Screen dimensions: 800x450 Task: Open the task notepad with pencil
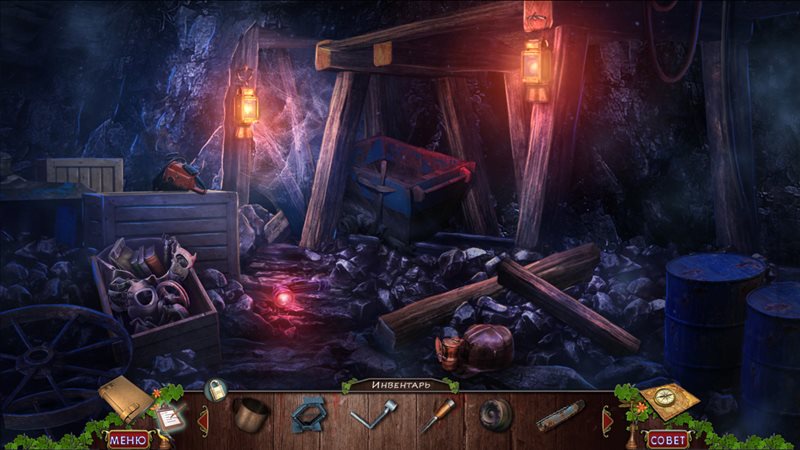(167, 418)
